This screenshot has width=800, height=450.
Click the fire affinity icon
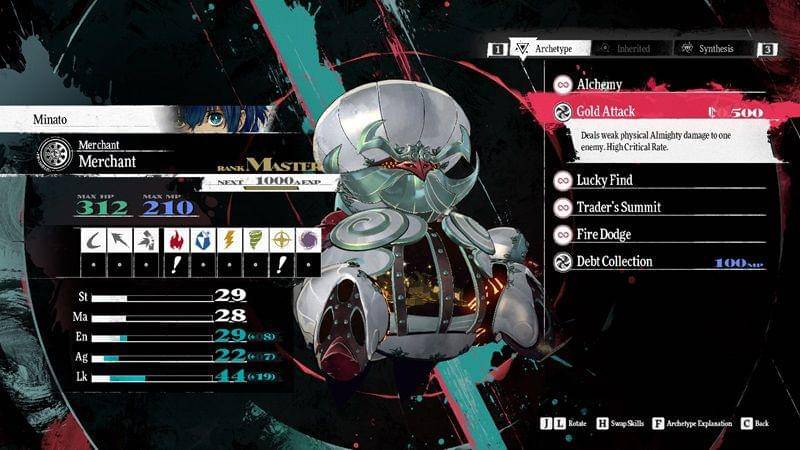click(174, 240)
